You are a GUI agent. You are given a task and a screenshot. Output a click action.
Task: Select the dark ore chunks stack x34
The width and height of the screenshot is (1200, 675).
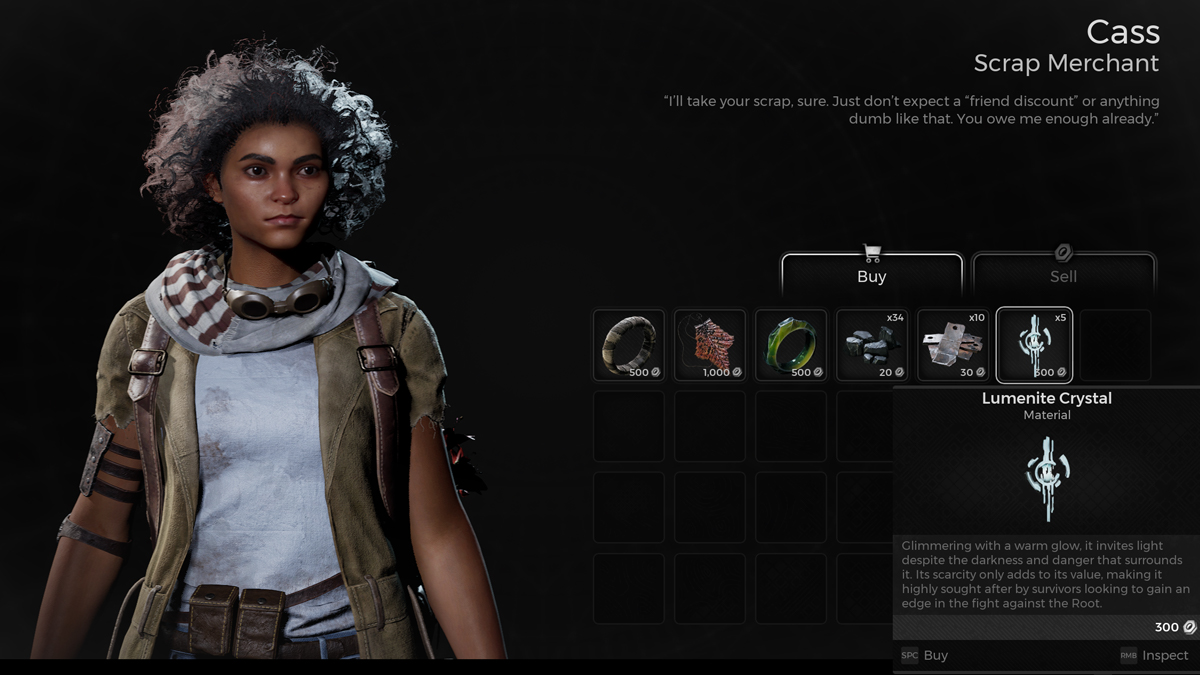872,345
